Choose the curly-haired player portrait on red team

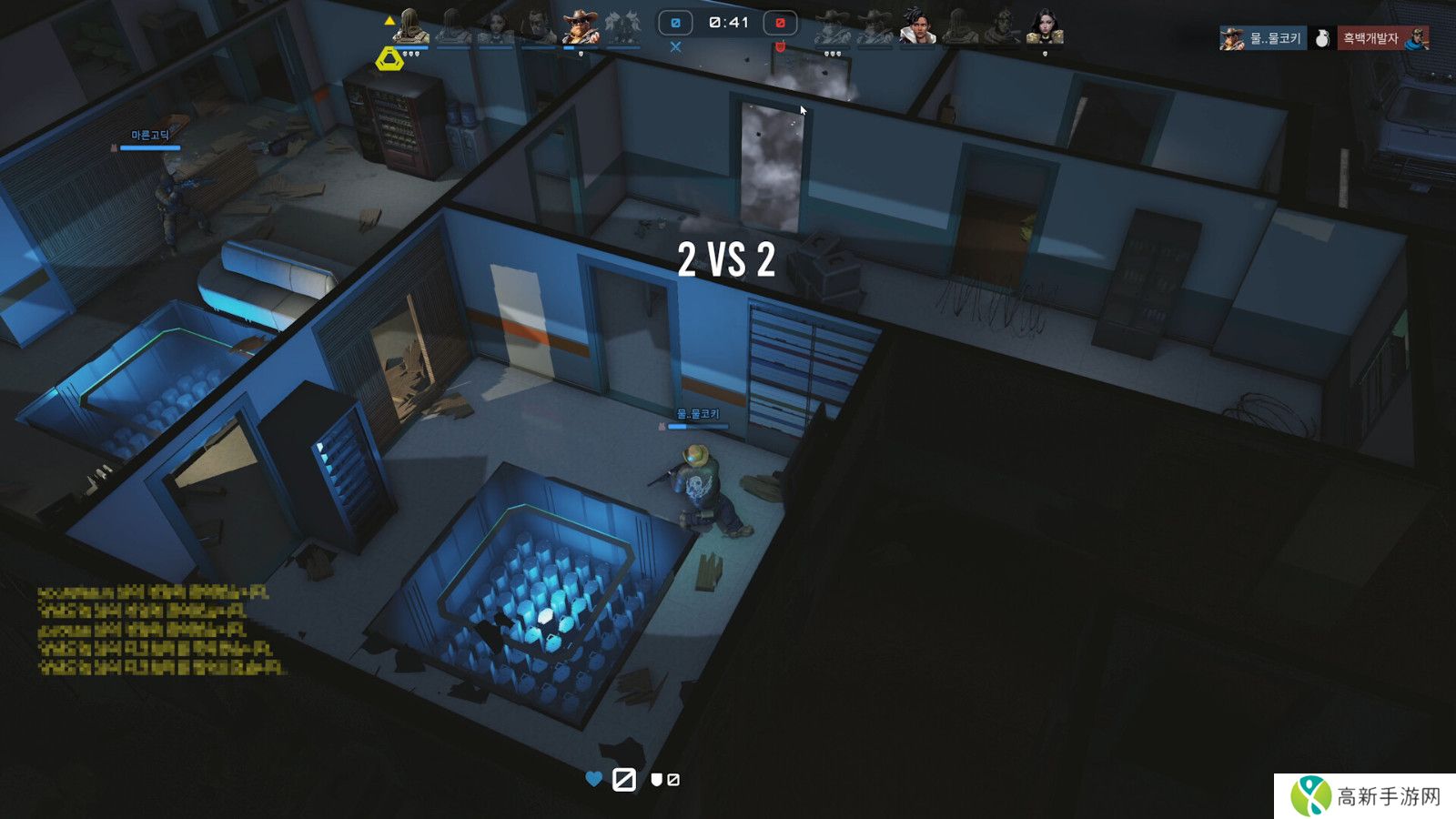point(917,26)
